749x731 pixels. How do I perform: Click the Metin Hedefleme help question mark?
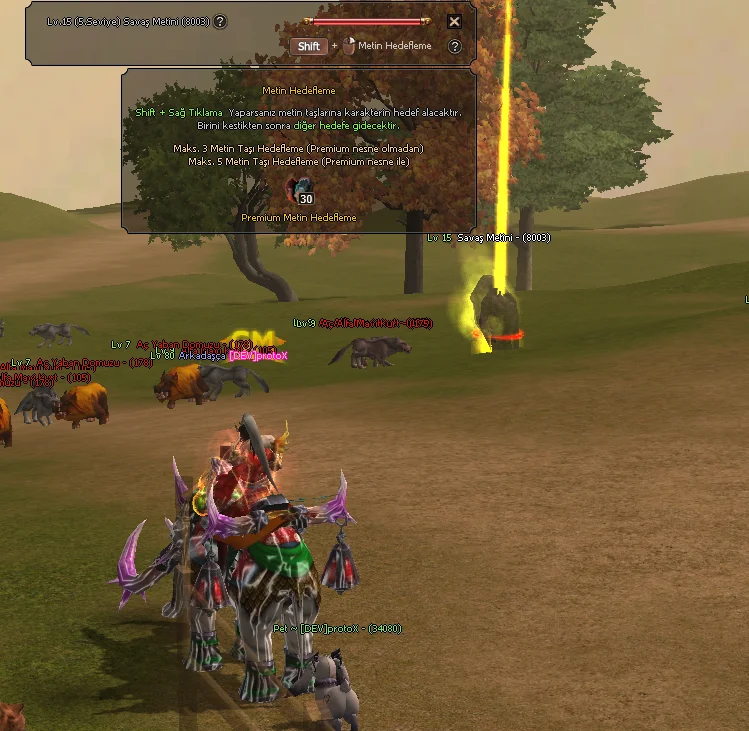click(455, 46)
